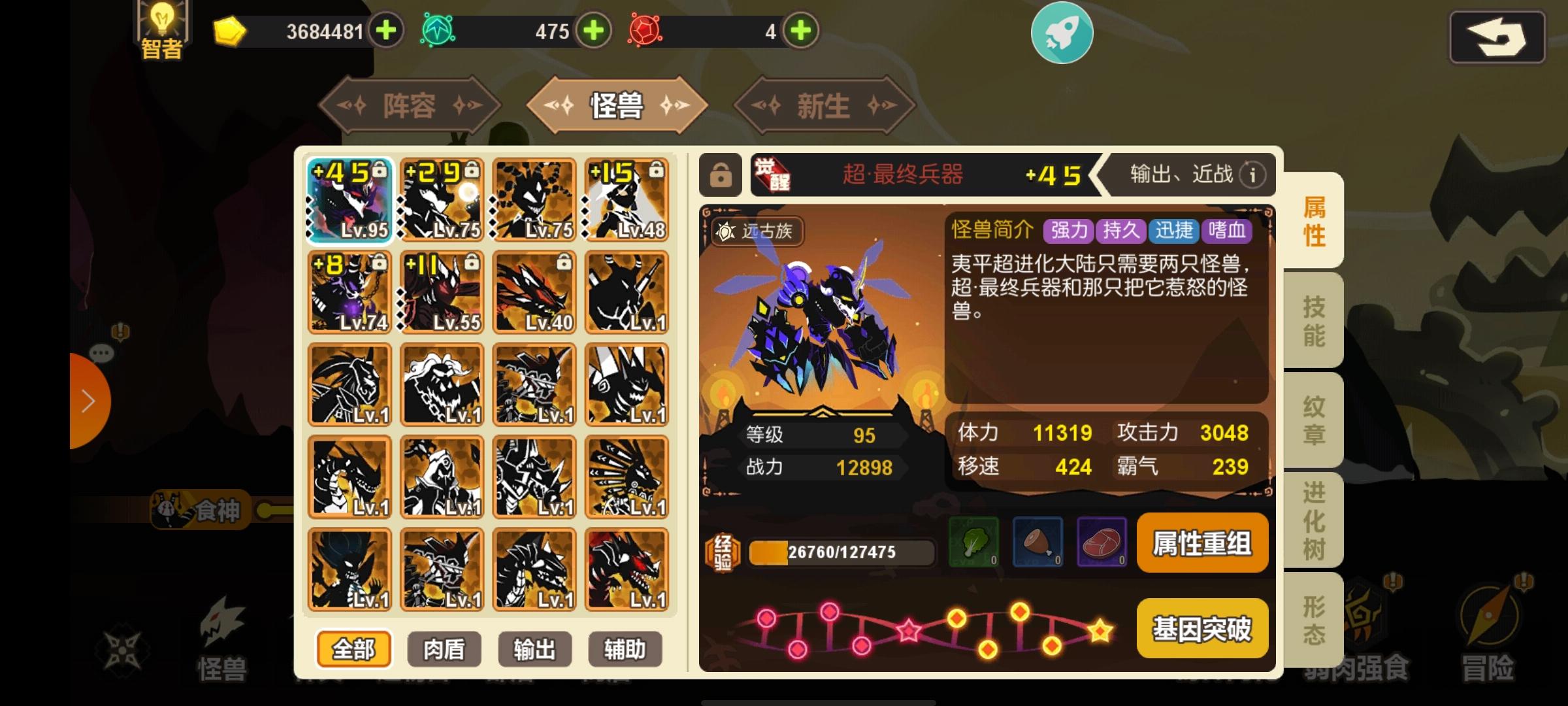Add gold with the + icon beside 3684481

click(385, 30)
